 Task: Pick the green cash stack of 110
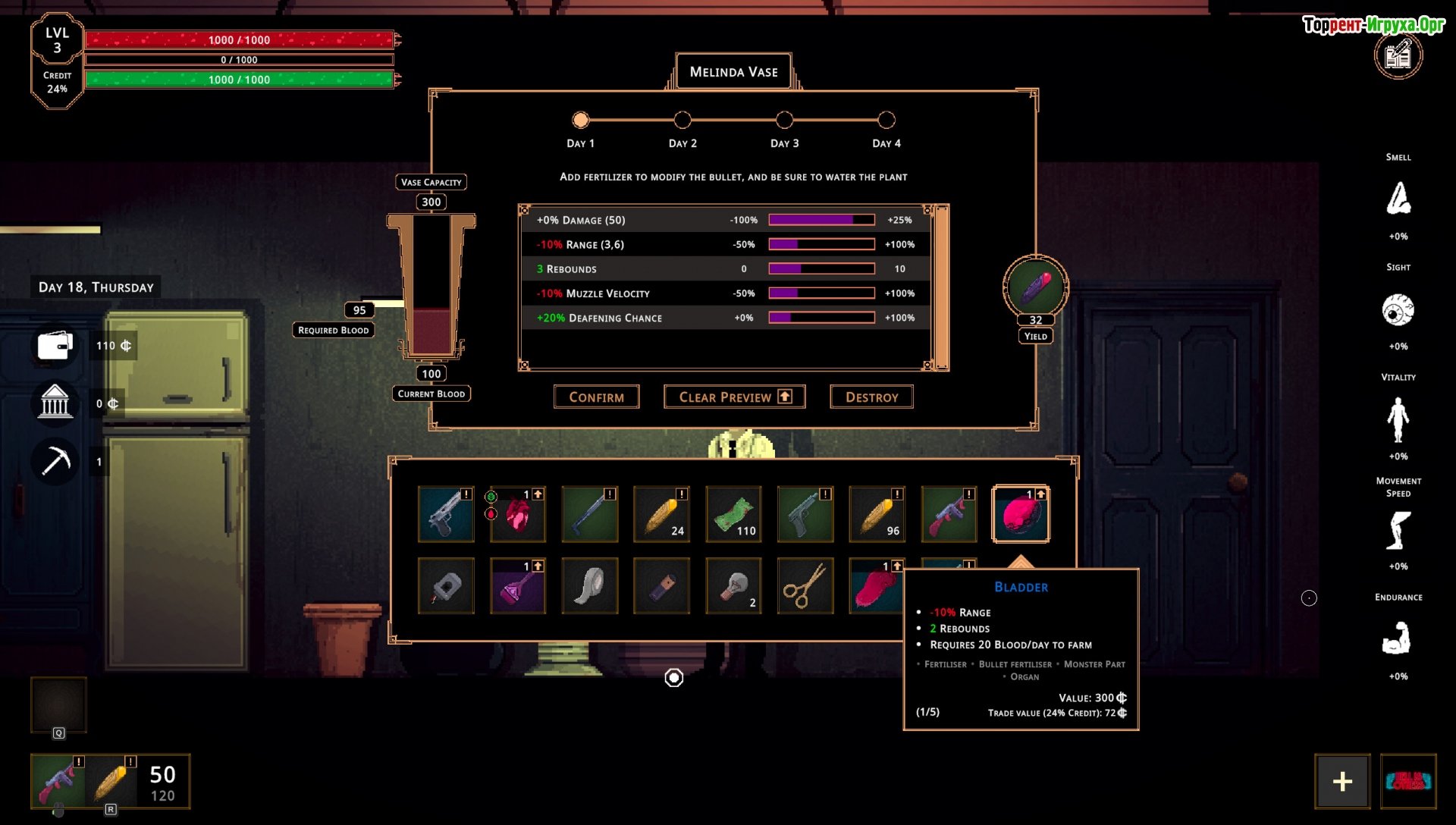(733, 514)
